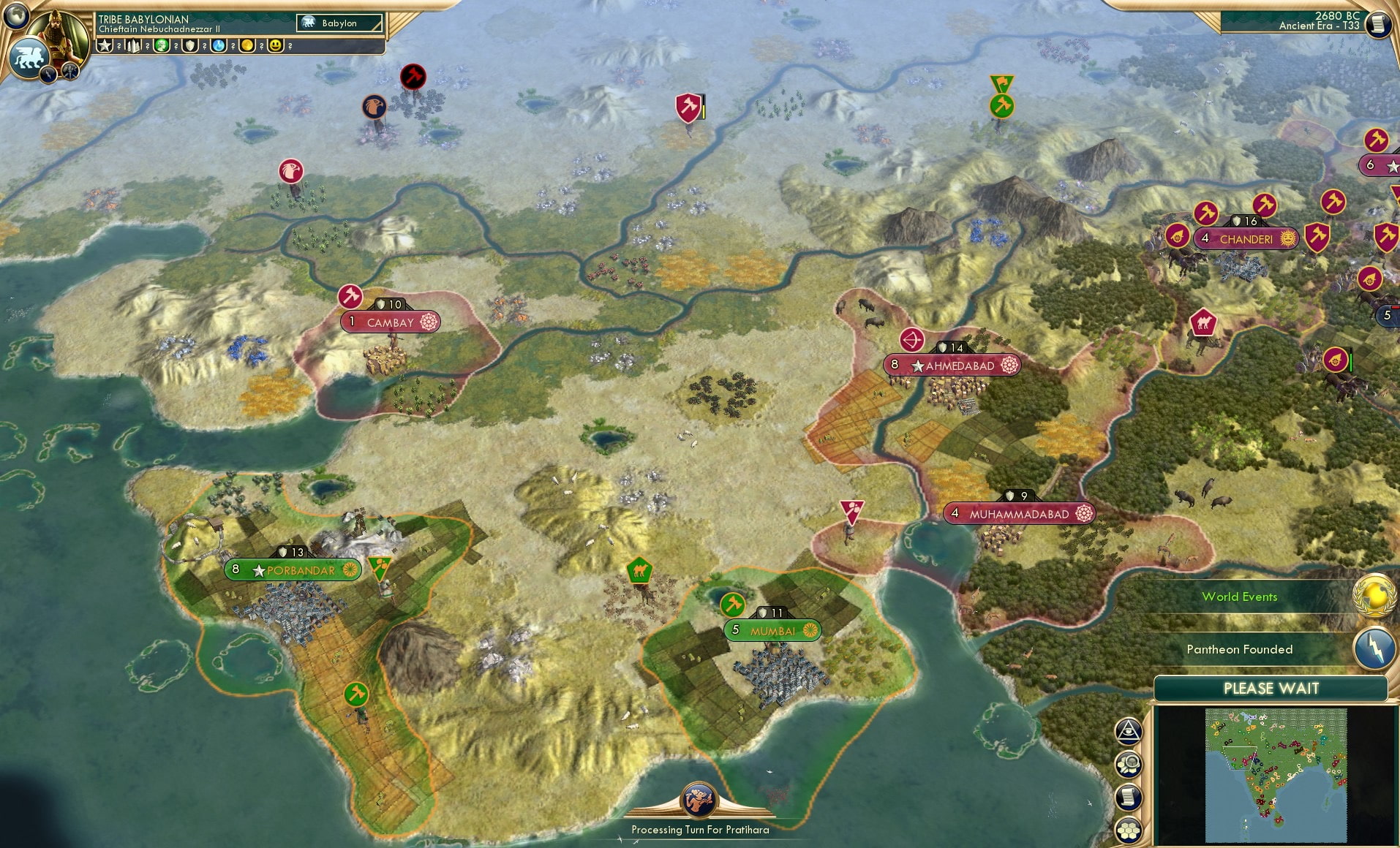
Task: Expand the Babylon dropdown in the top bar
Action: pyautogui.click(x=340, y=23)
